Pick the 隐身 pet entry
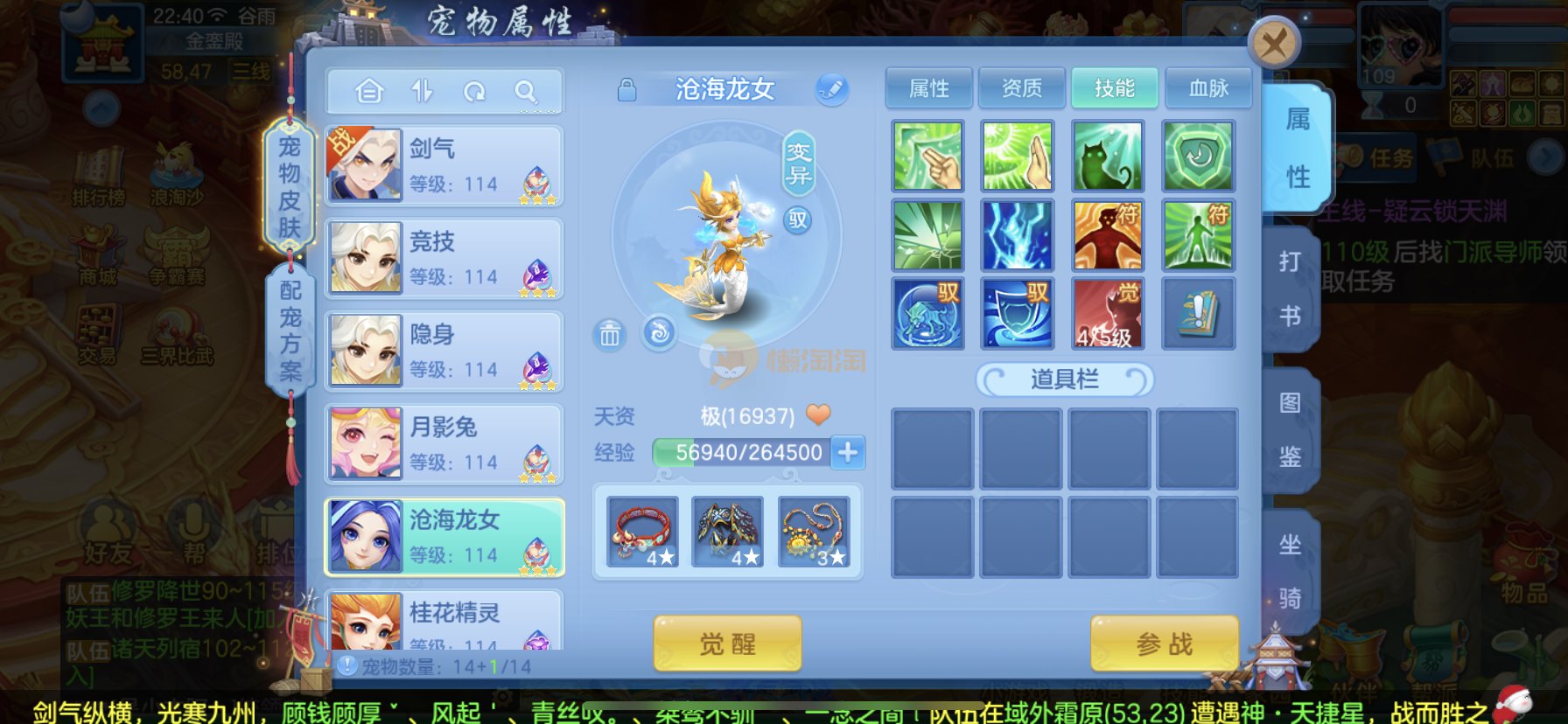This screenshot has width=1568, height=724. click(444, 351)
